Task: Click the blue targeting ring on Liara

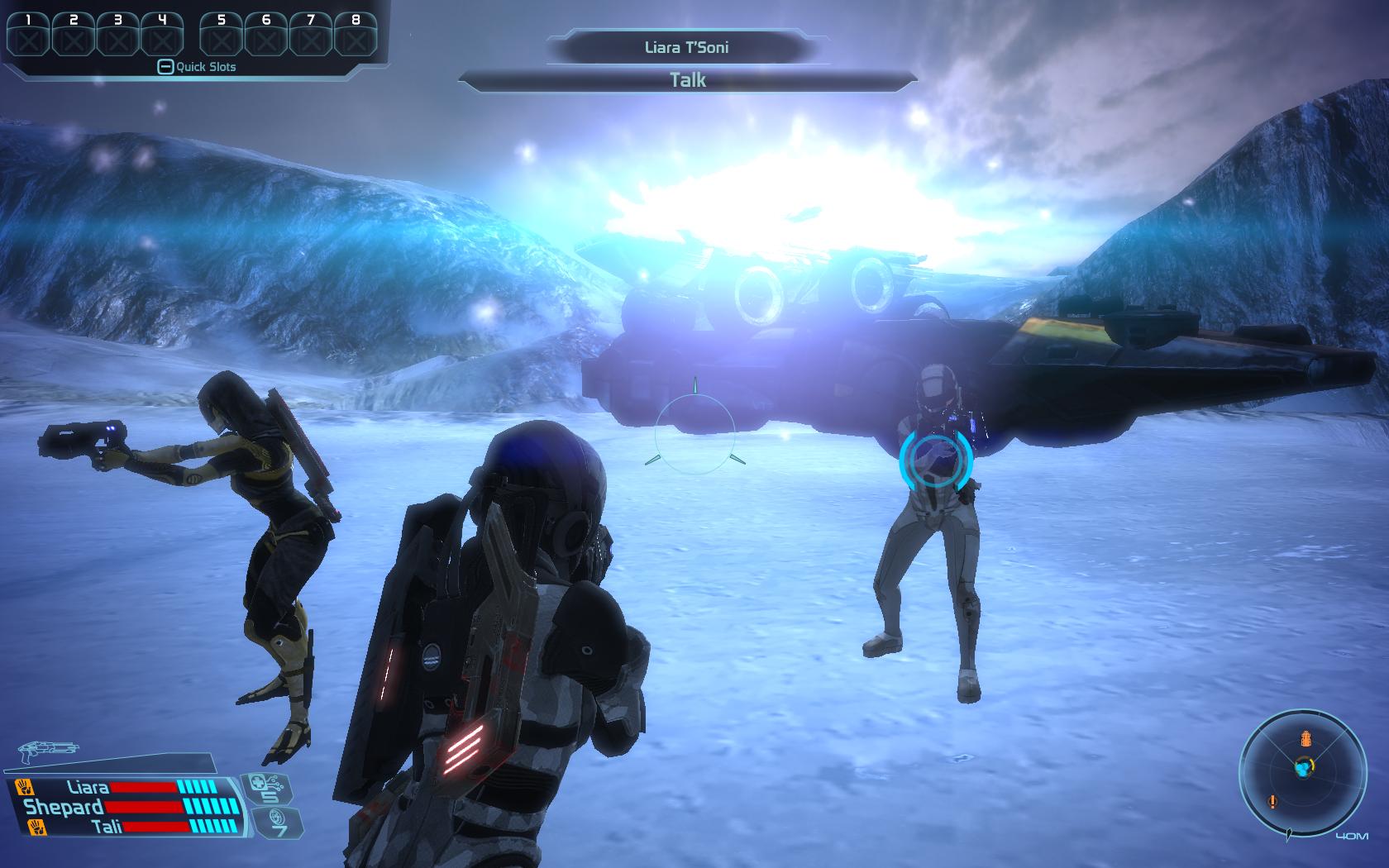Action: 936,460
